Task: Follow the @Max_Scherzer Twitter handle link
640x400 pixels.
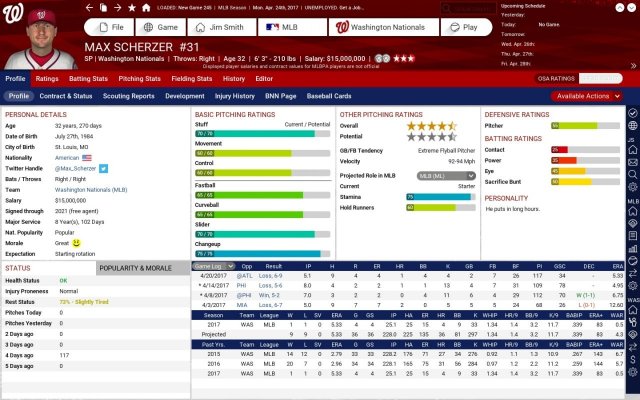Action: [x=105, y=167]
